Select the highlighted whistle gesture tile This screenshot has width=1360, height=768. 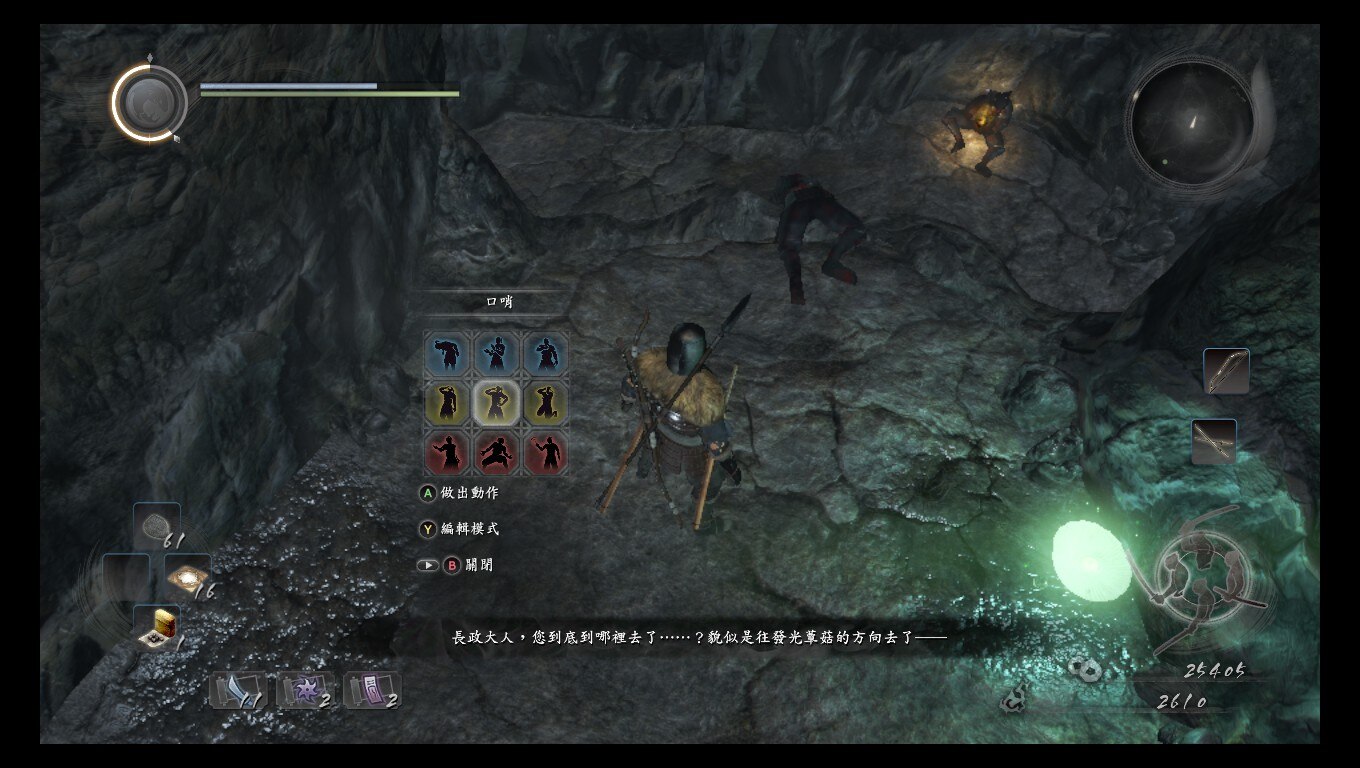pos(497,403)
